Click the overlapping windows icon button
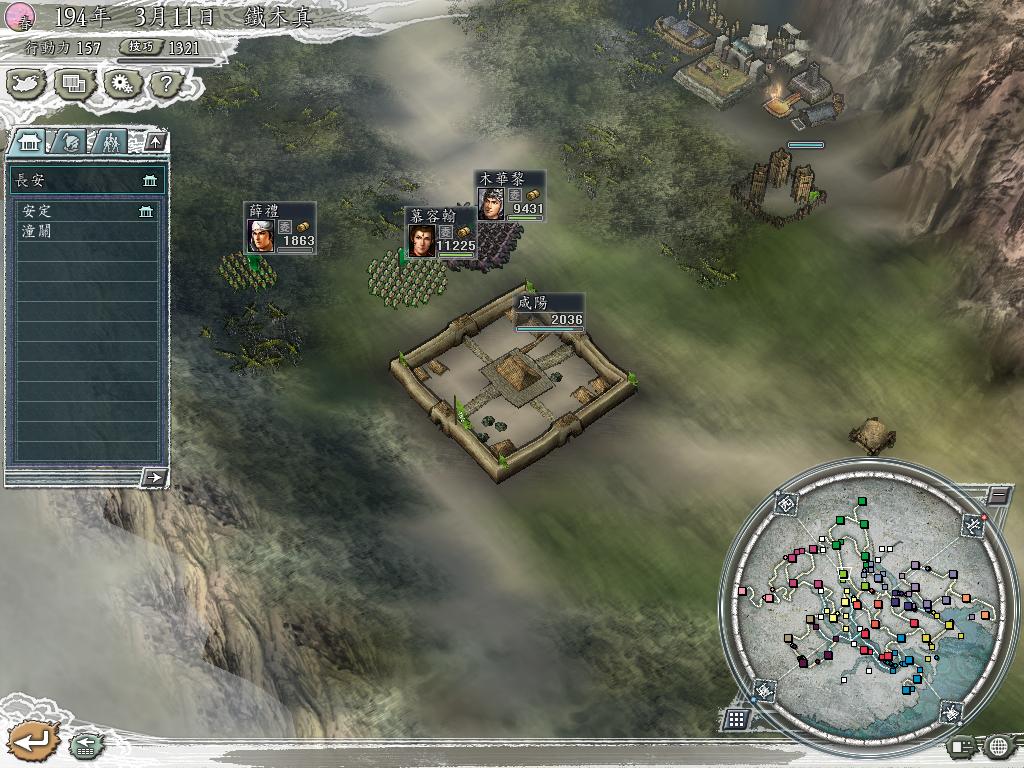Viewport: 1024px width, 768px height. 74,84
